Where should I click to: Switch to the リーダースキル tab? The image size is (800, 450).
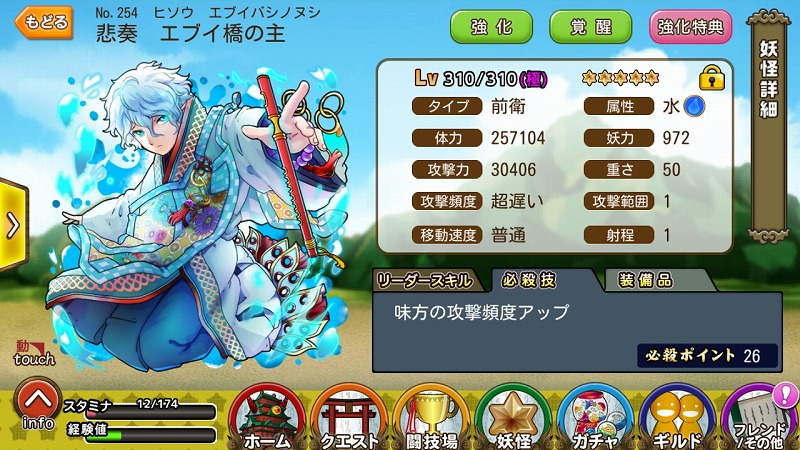click(x=427, y=280)
